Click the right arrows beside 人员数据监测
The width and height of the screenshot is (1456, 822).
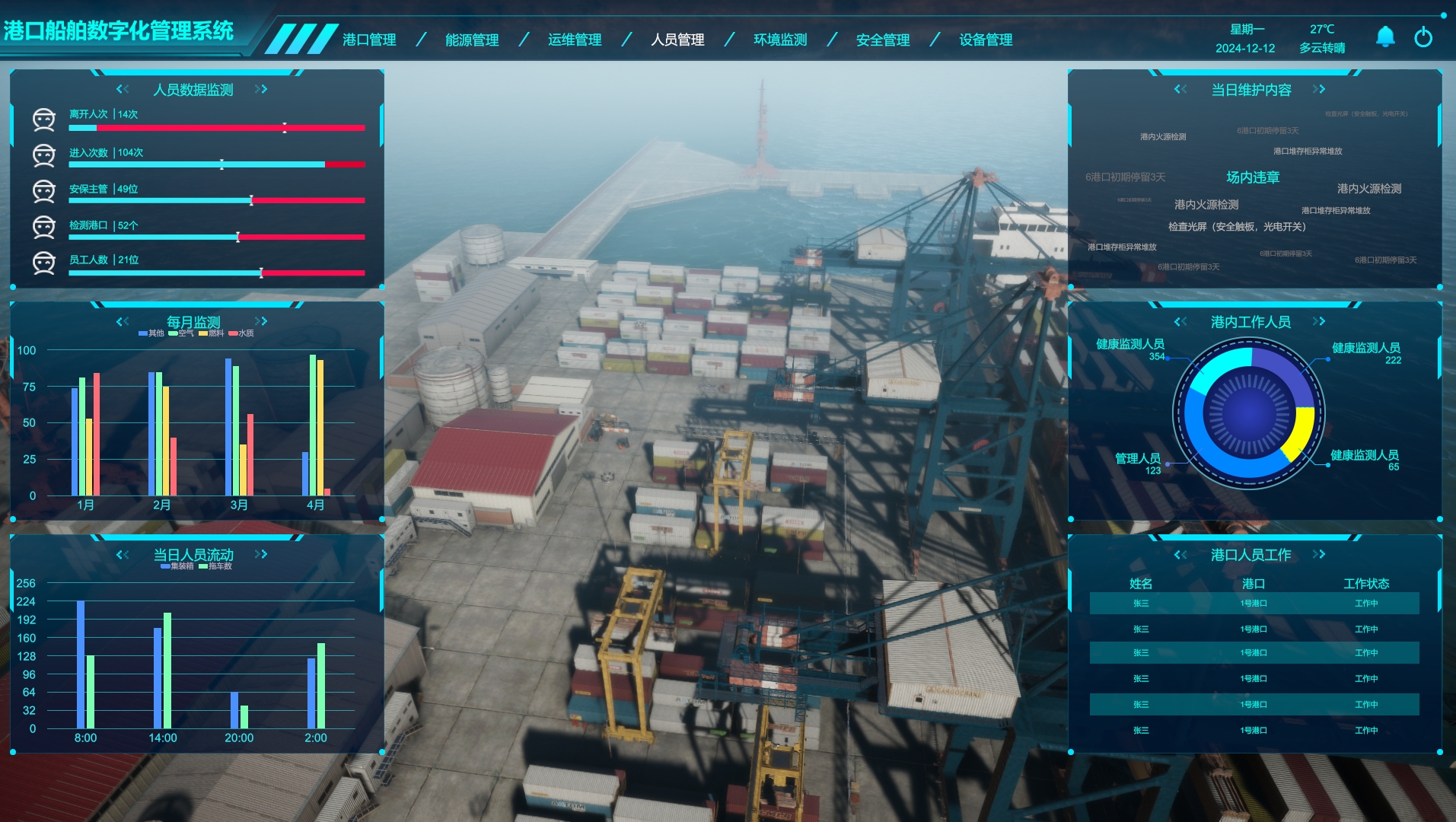pos(261,89)
